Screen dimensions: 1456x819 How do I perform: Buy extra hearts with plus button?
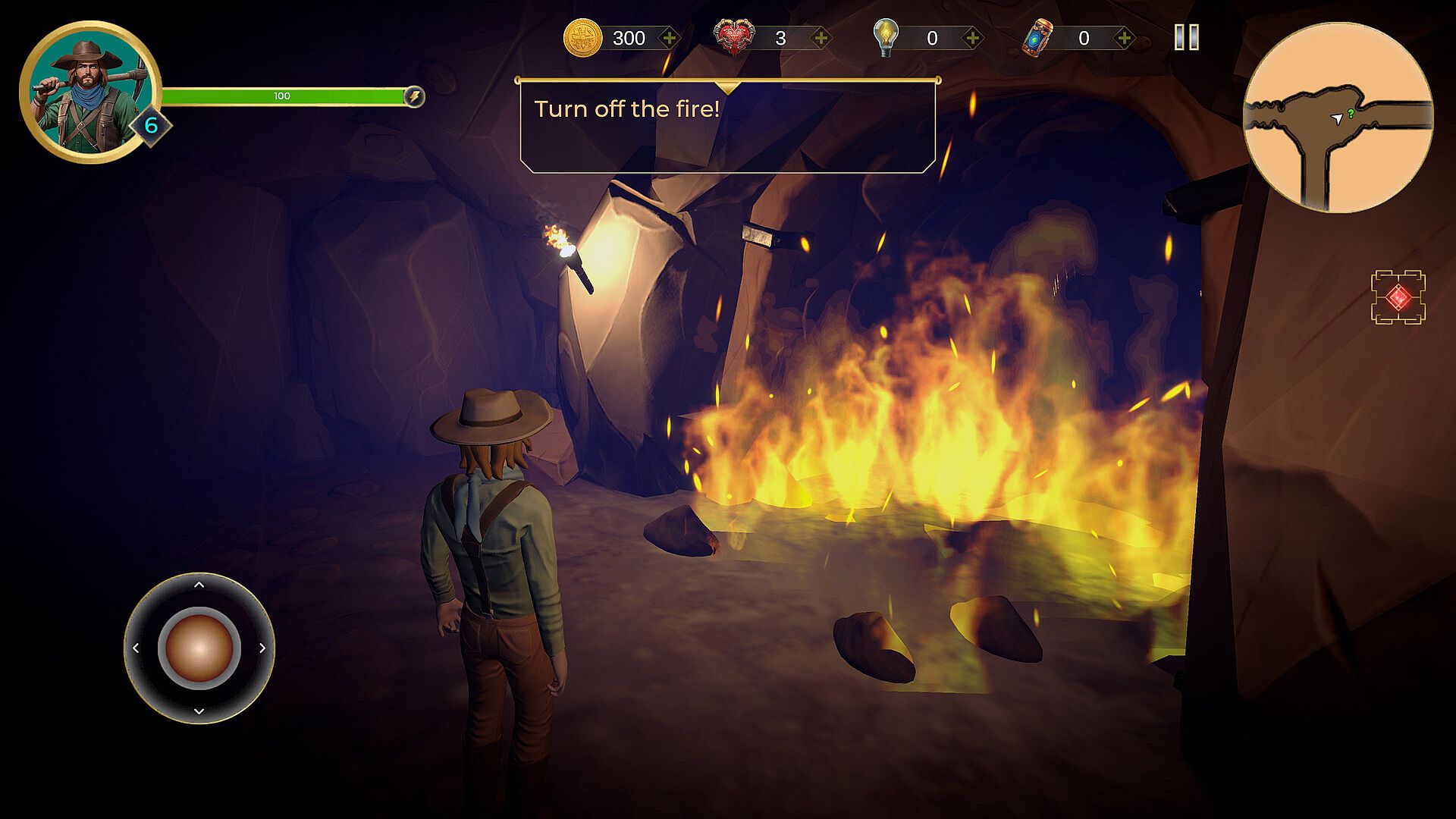click(821, 38)
